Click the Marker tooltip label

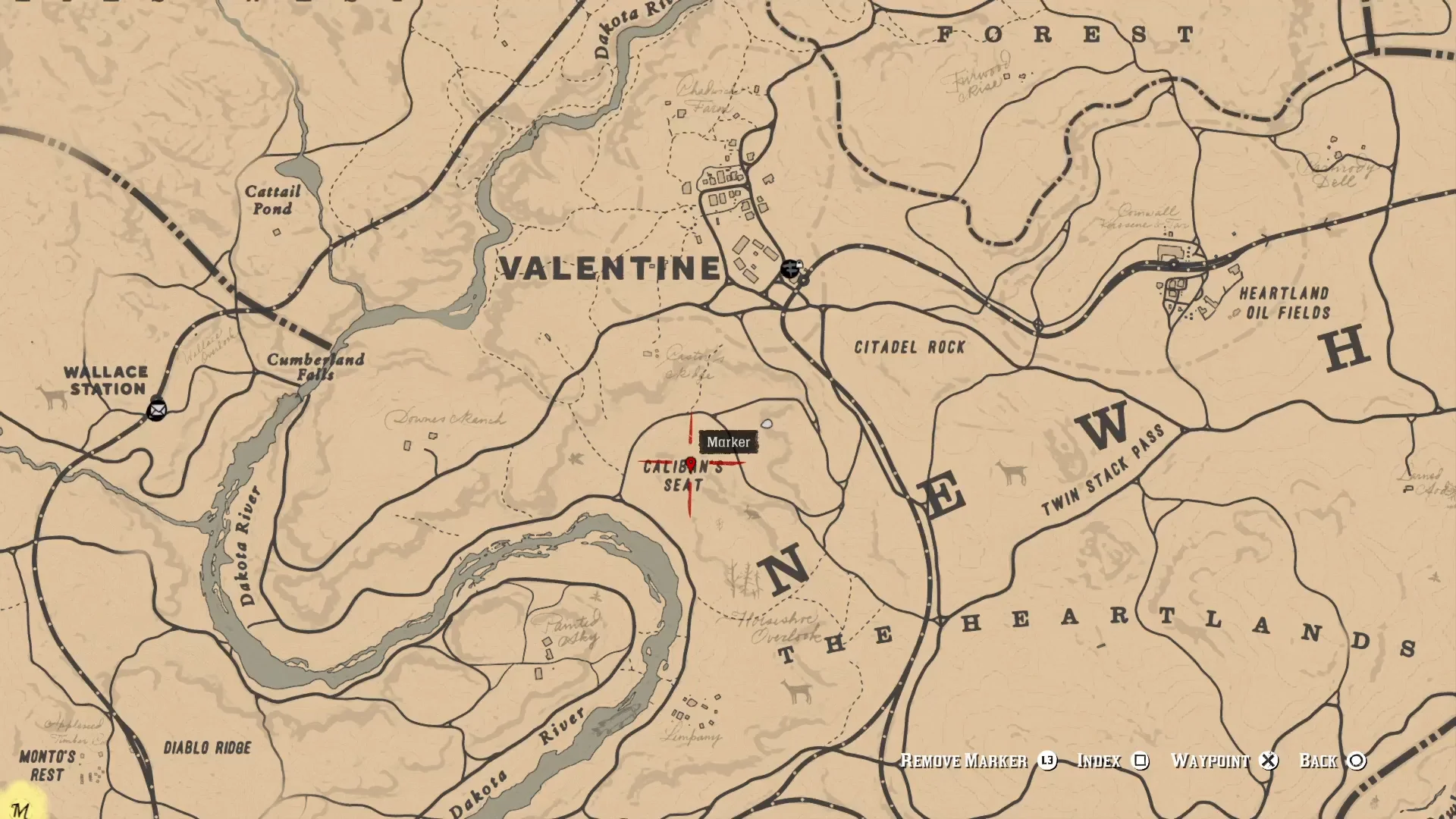click(727, 442)
